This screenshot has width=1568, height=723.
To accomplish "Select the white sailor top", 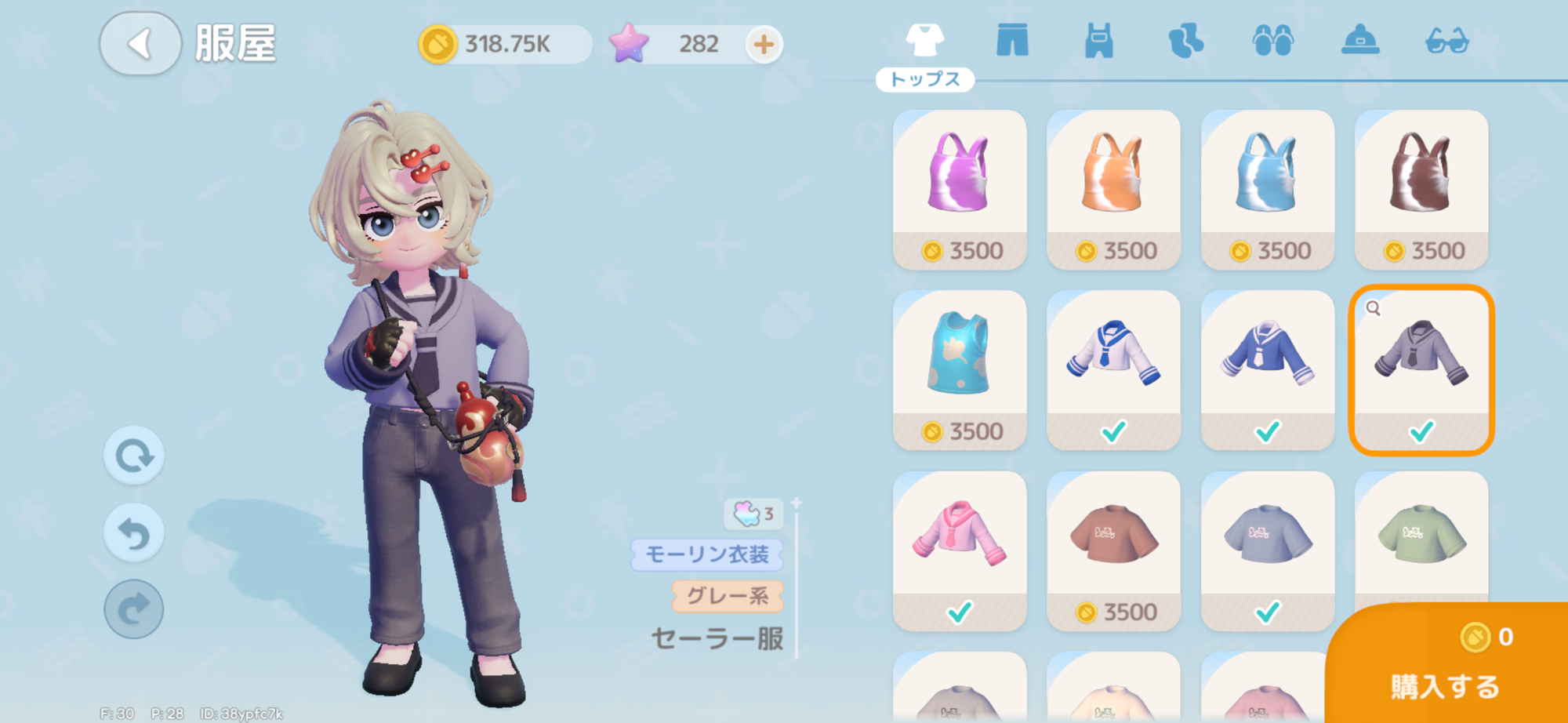I will (x=1113, y=369).
